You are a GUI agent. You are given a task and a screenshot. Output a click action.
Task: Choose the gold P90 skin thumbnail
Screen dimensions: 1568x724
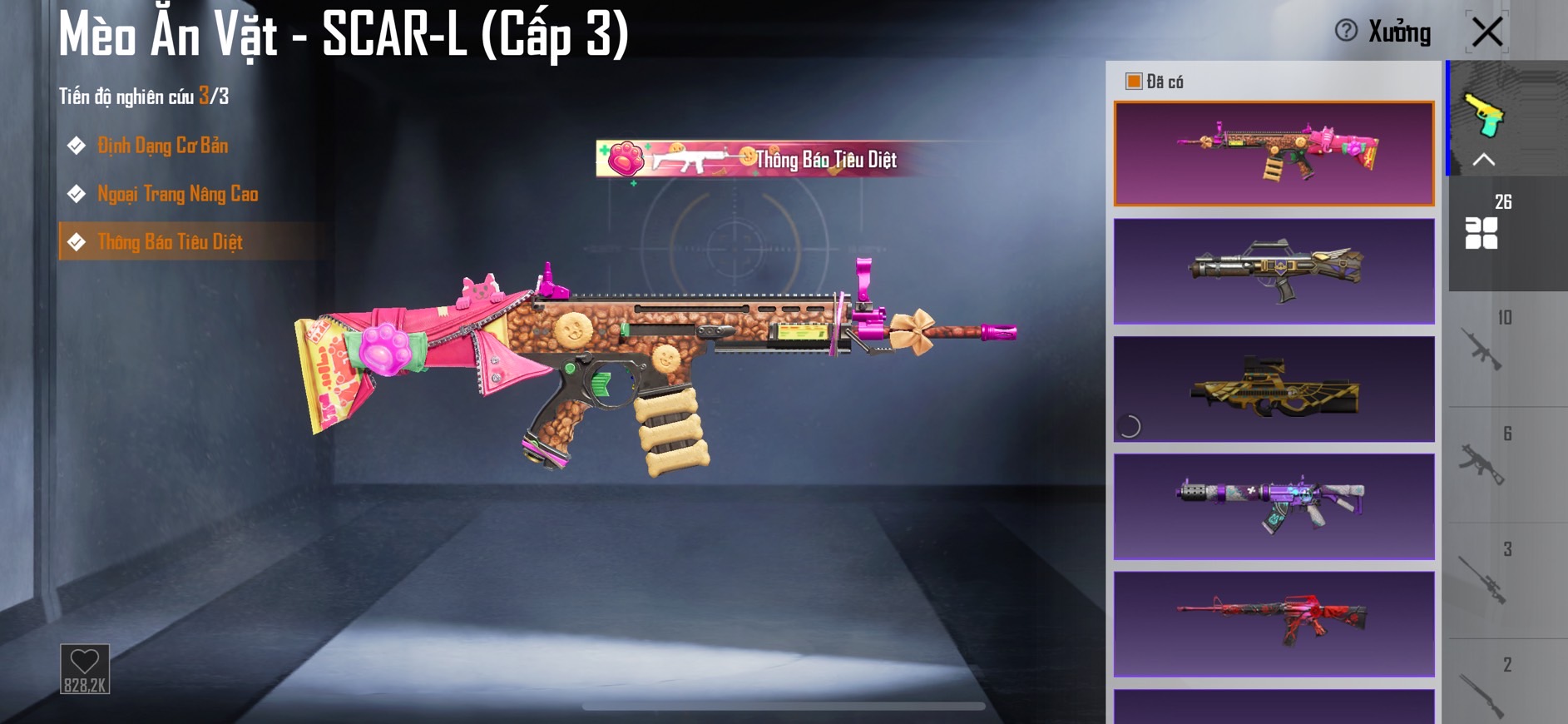click(1274, 389)
